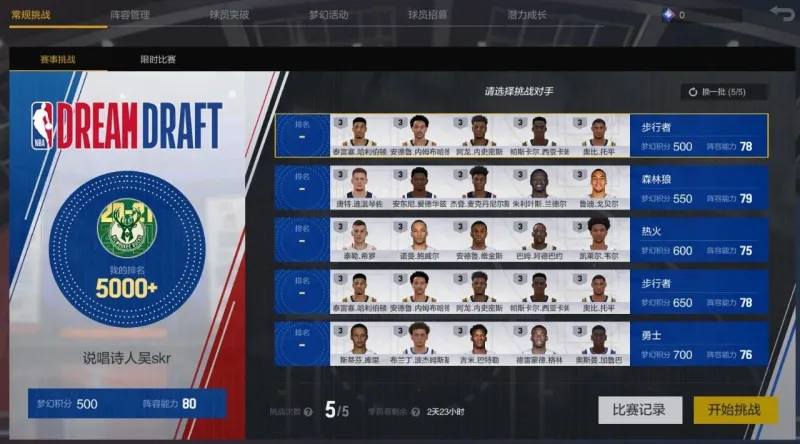Choose the 步行者 opponent worth 500 points

tap(520, 135)
